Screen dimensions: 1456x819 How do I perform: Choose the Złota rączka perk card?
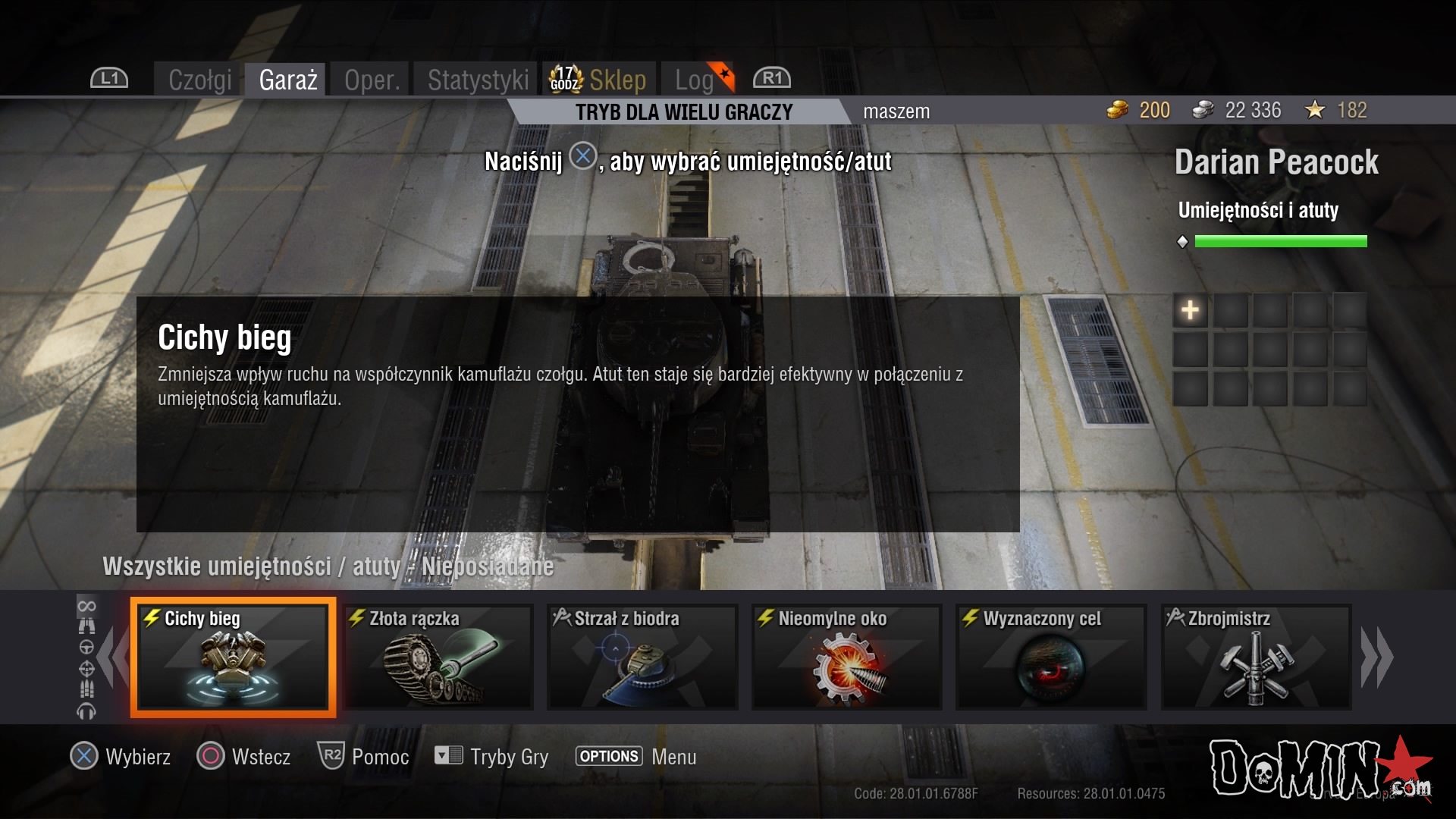tap(438, 657)
